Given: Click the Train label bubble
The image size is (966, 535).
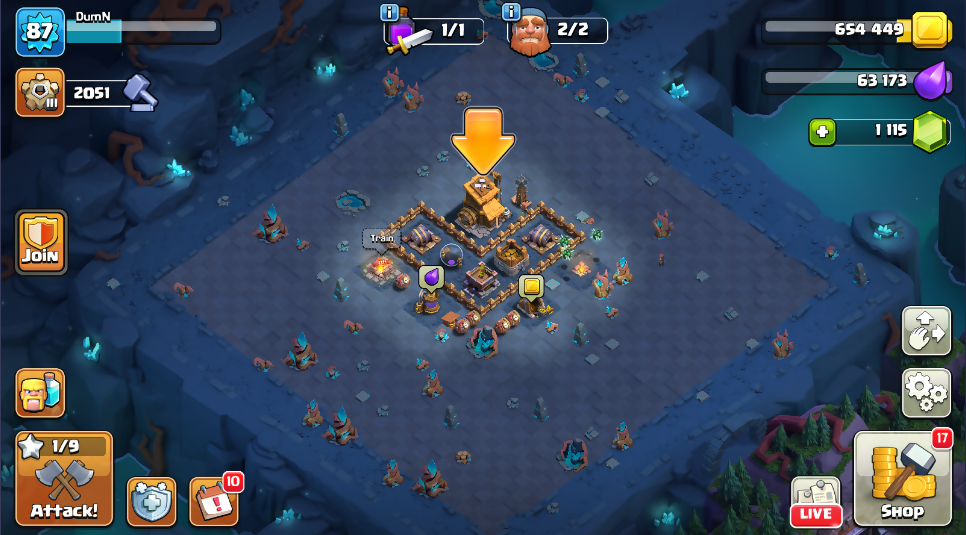Looking at the screenshot, I should [x=381, y=238].
